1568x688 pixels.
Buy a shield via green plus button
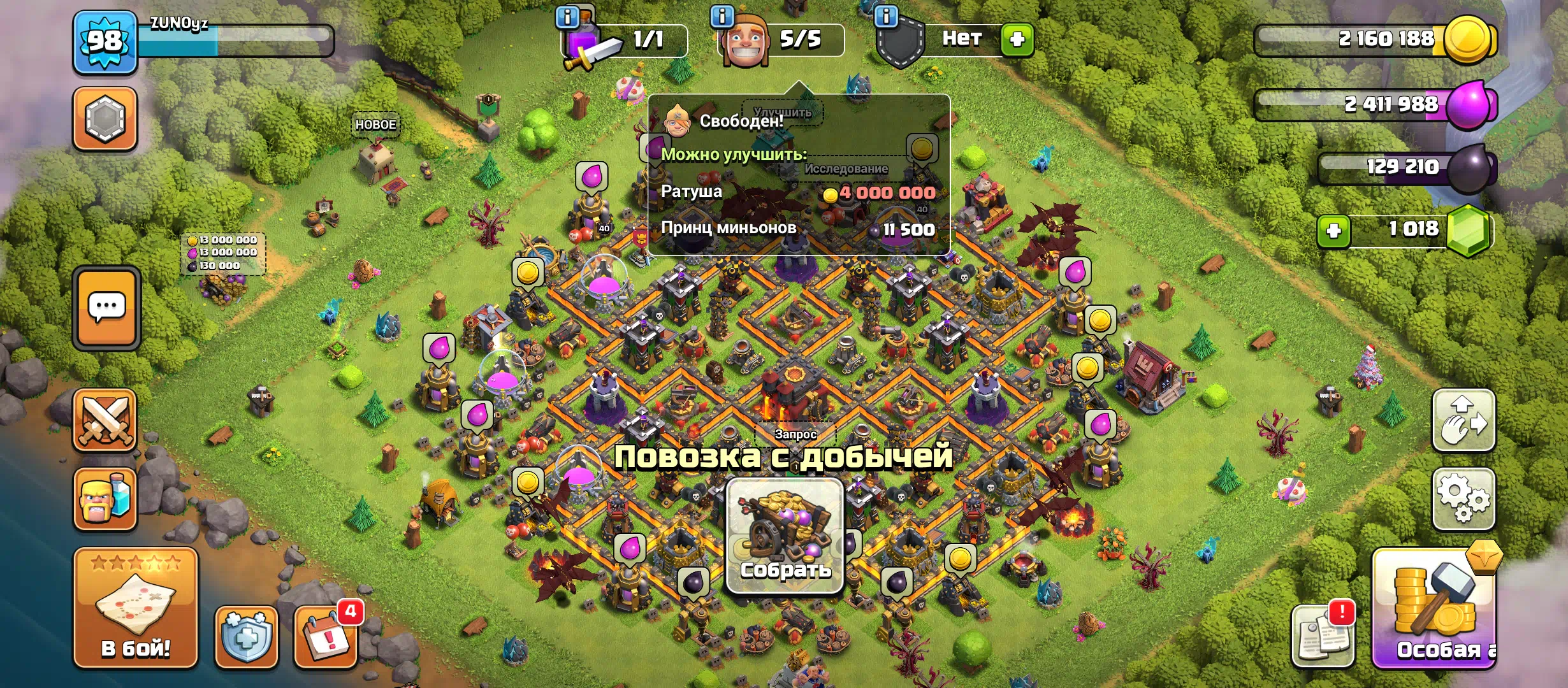[x=1017, y=39]
